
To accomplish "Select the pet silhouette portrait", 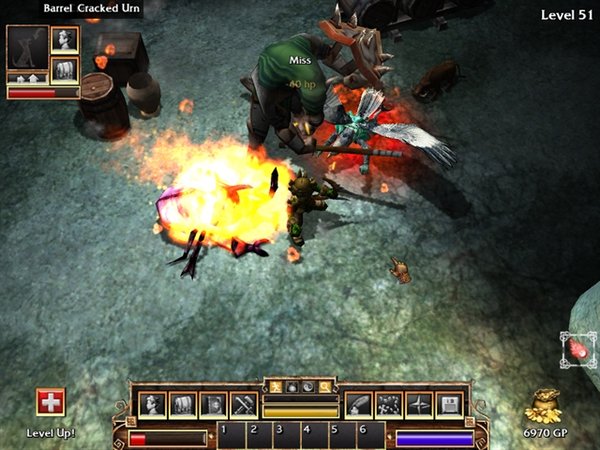I will coord(26,47).
